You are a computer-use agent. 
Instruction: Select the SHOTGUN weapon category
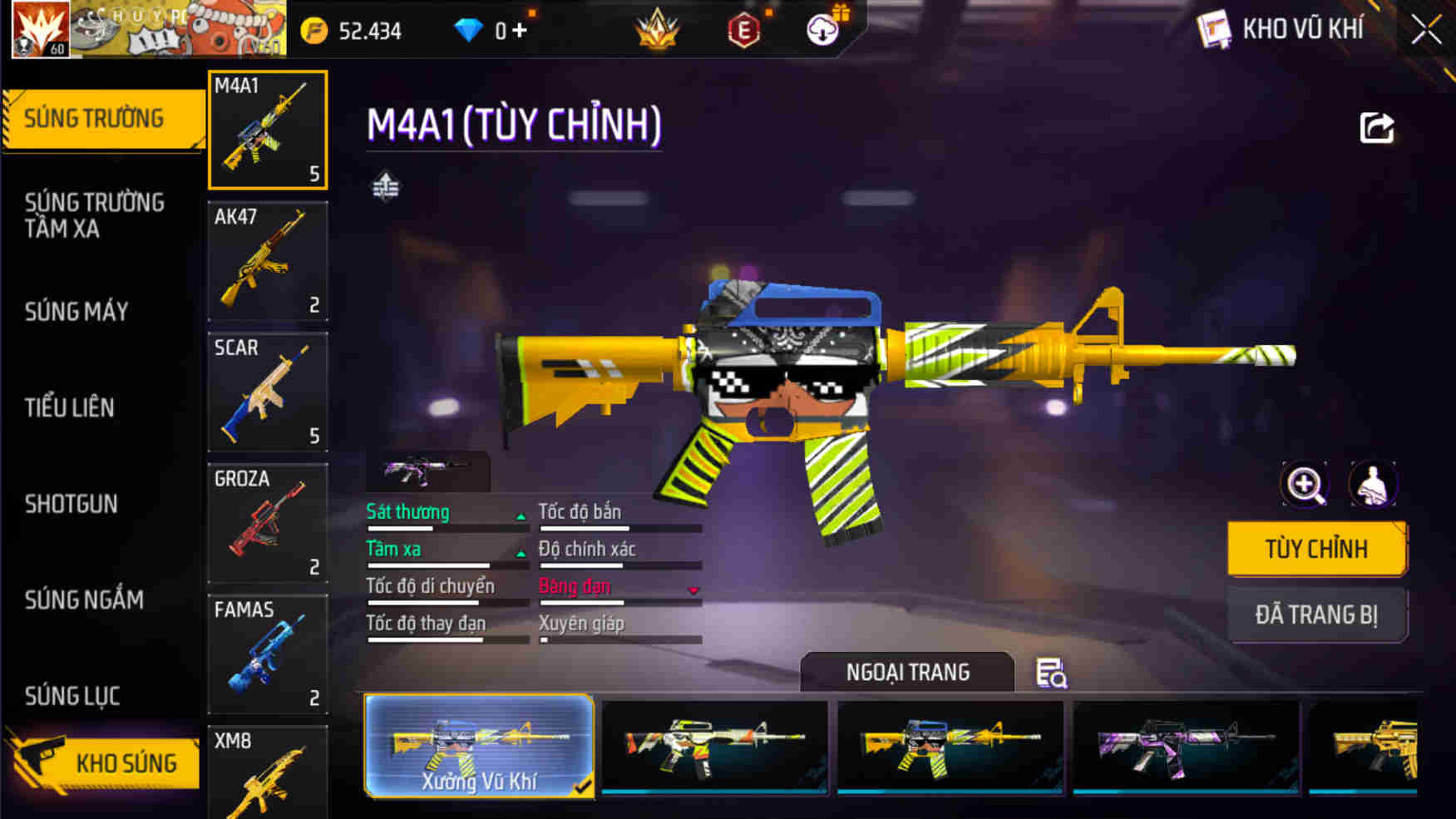tap(68, 505)
